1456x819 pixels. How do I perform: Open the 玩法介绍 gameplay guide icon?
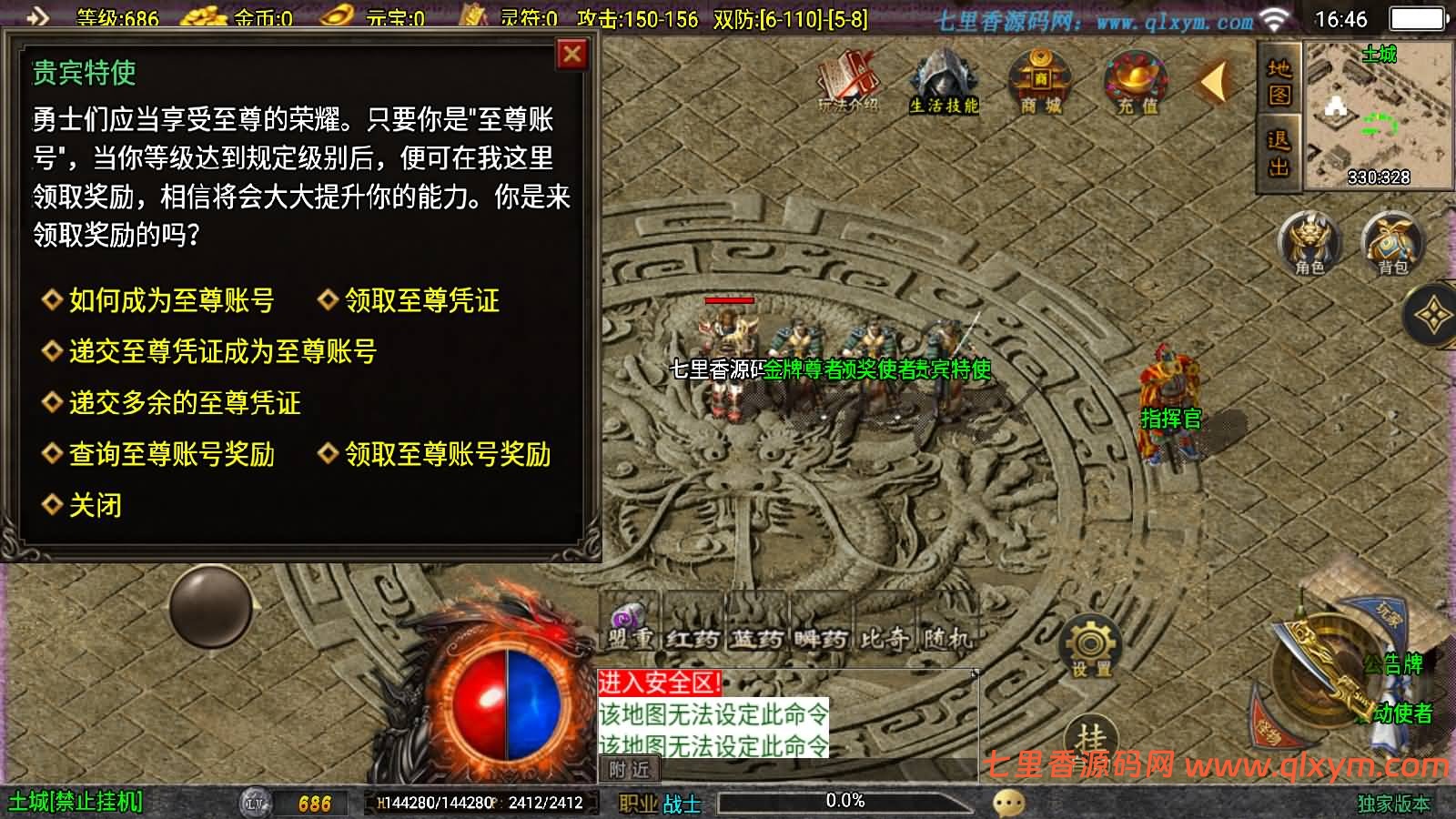848,82
